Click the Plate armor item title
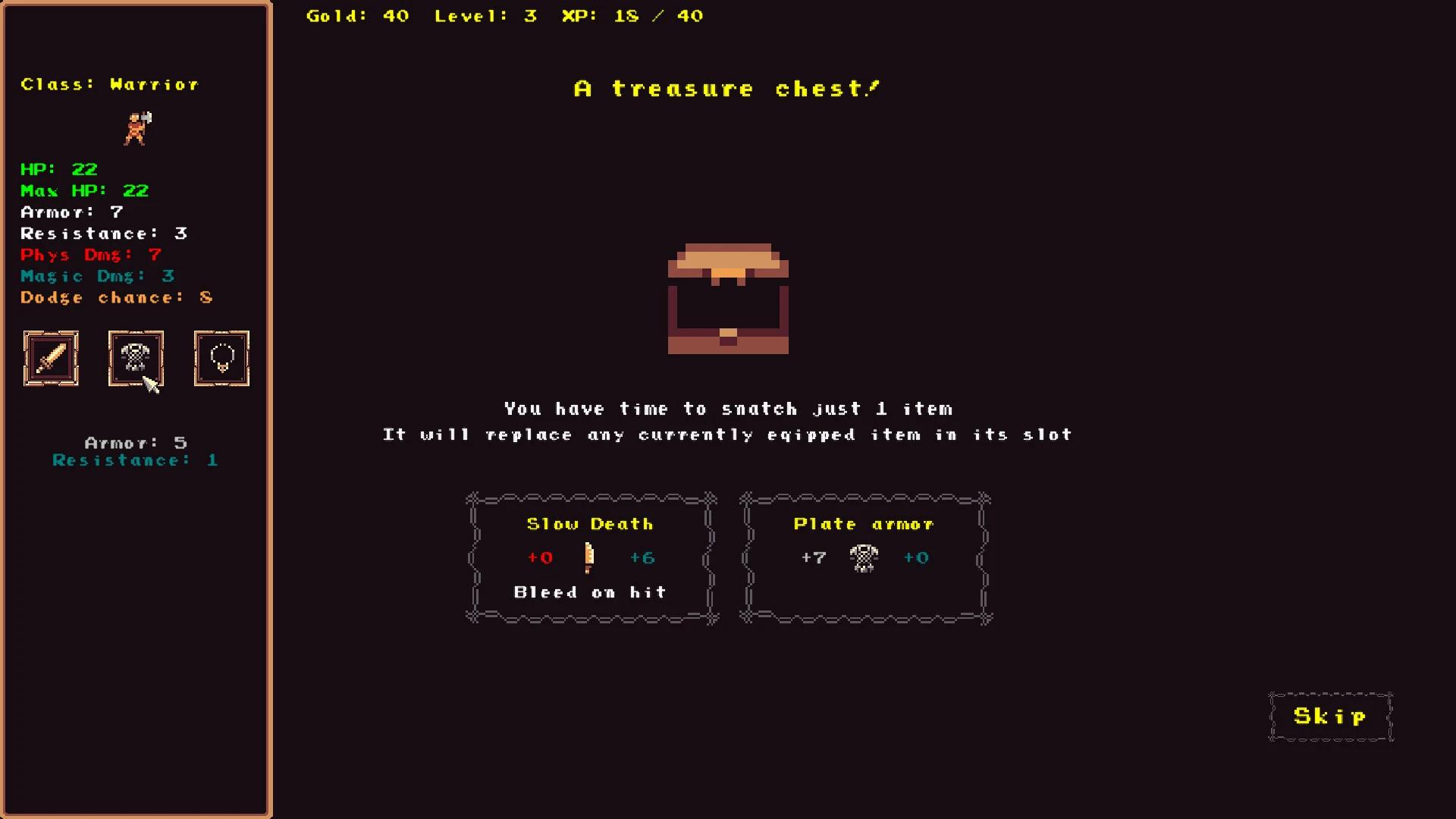The image size is (1456, 819). pos(862,523)
